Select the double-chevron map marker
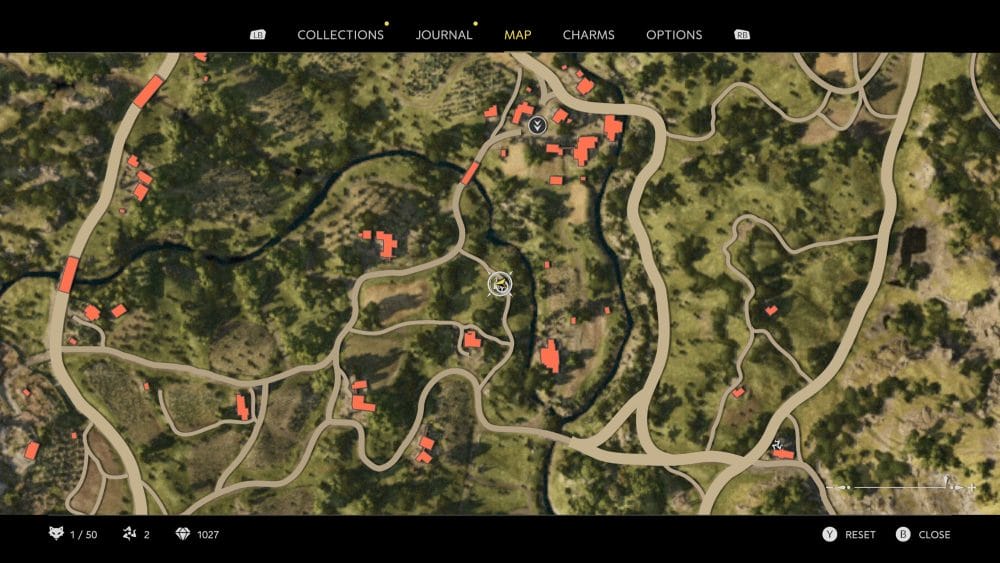1000x563 pixels. (538, 125)
